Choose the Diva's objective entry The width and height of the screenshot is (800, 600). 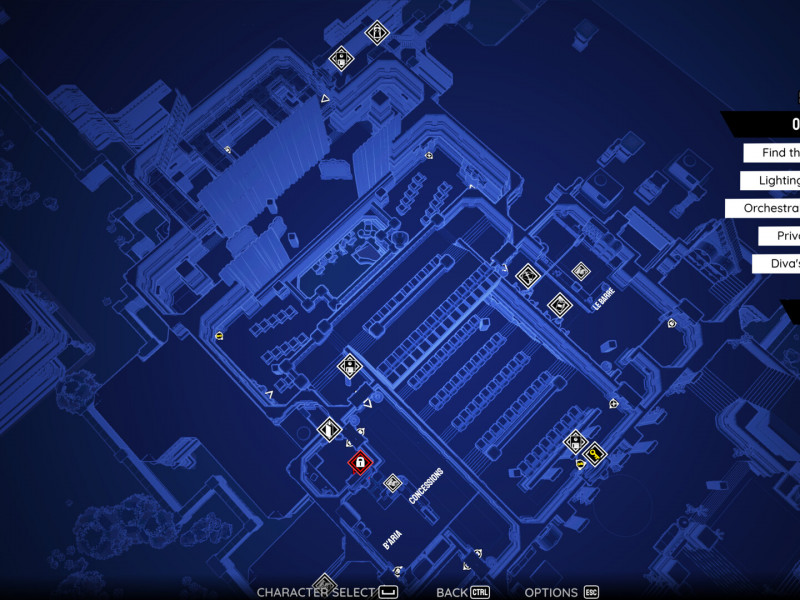point(777,263)
